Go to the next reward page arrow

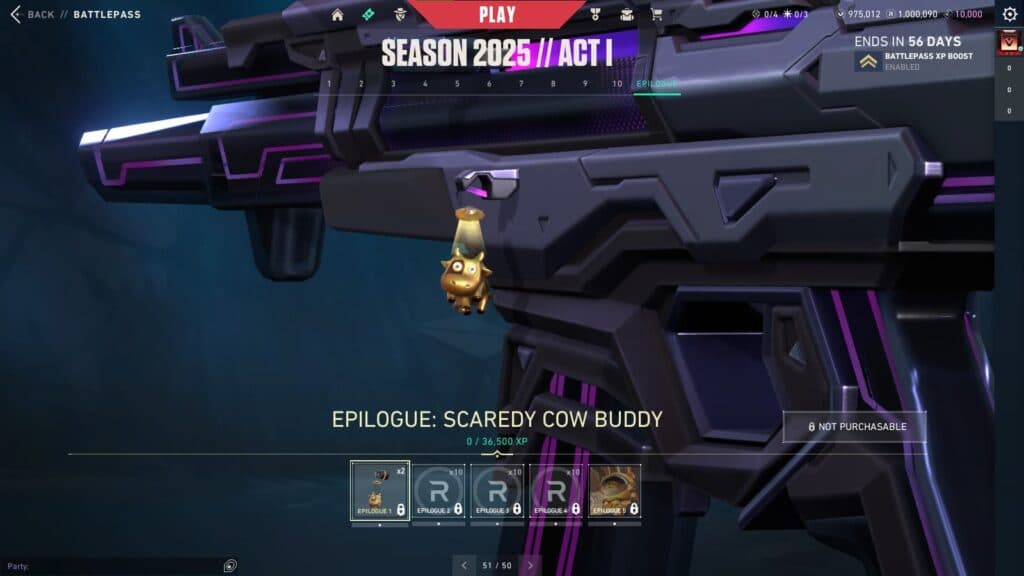530,565
